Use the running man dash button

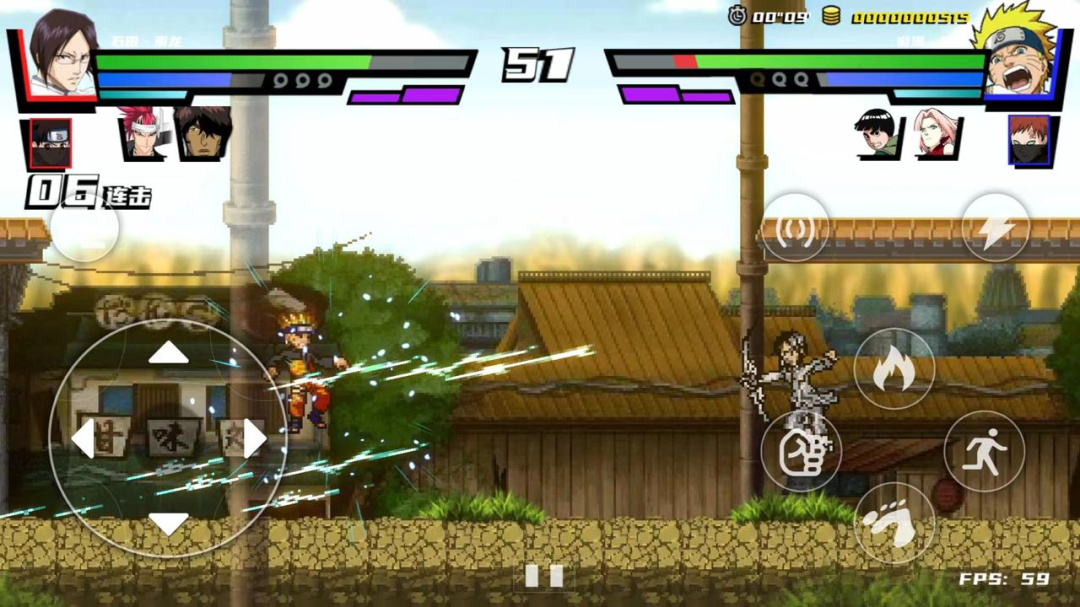click(984, 451)
